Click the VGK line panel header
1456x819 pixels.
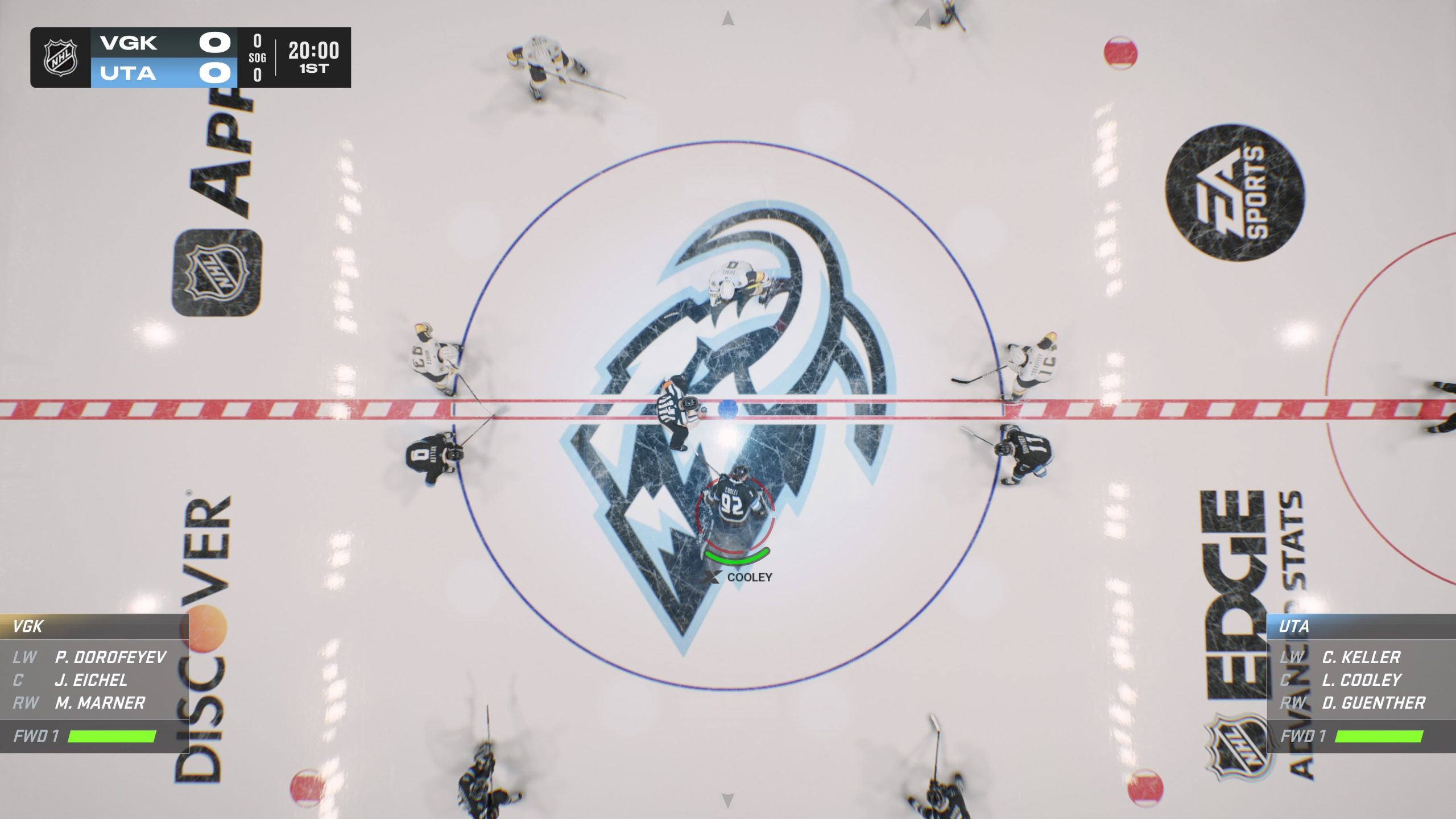28,627
